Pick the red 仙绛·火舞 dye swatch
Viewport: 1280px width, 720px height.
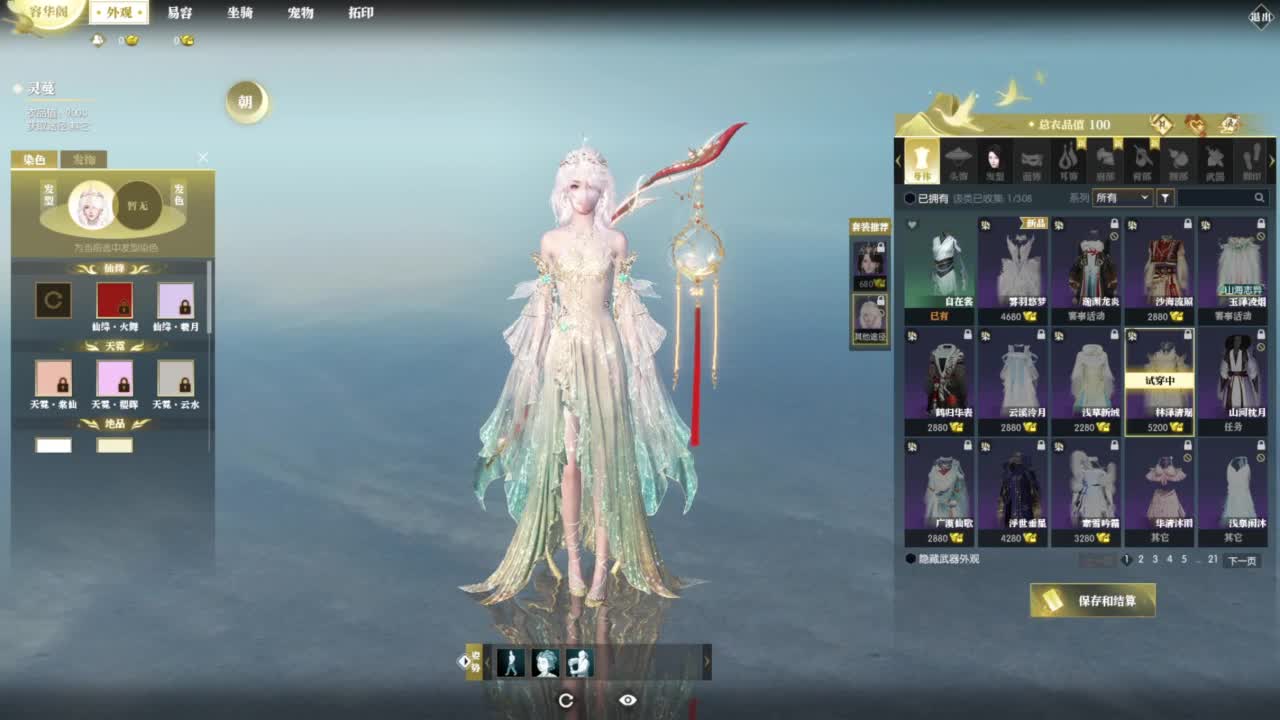pos(114,301)
